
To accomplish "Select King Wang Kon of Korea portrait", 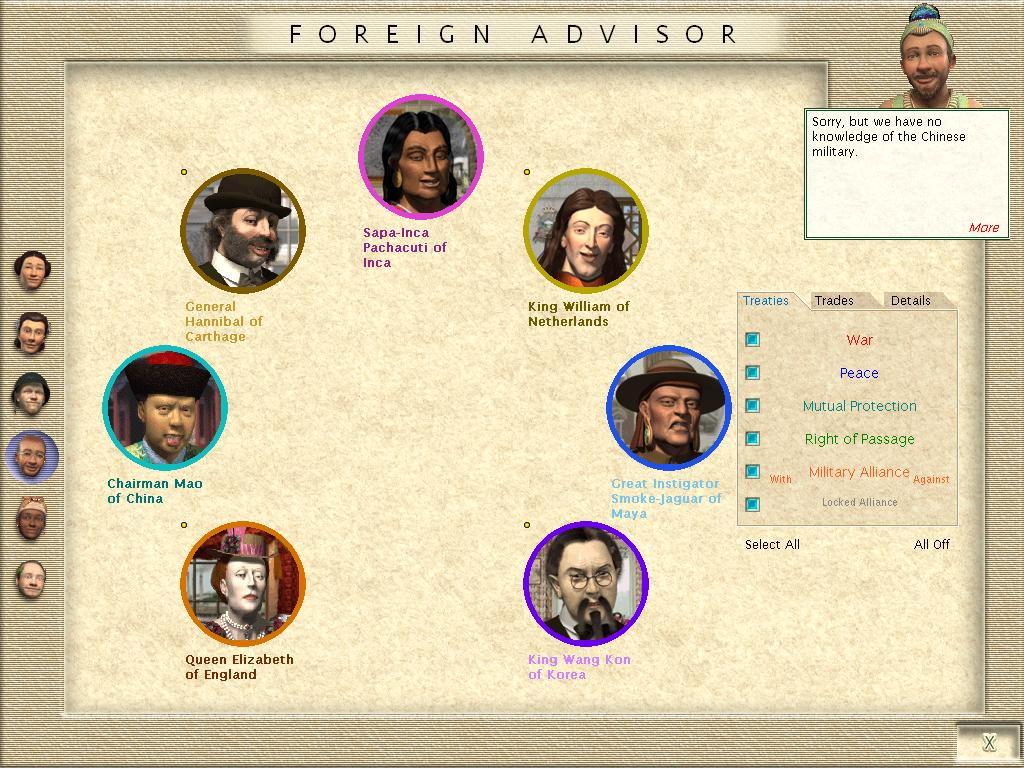I will tap(586, 584).
